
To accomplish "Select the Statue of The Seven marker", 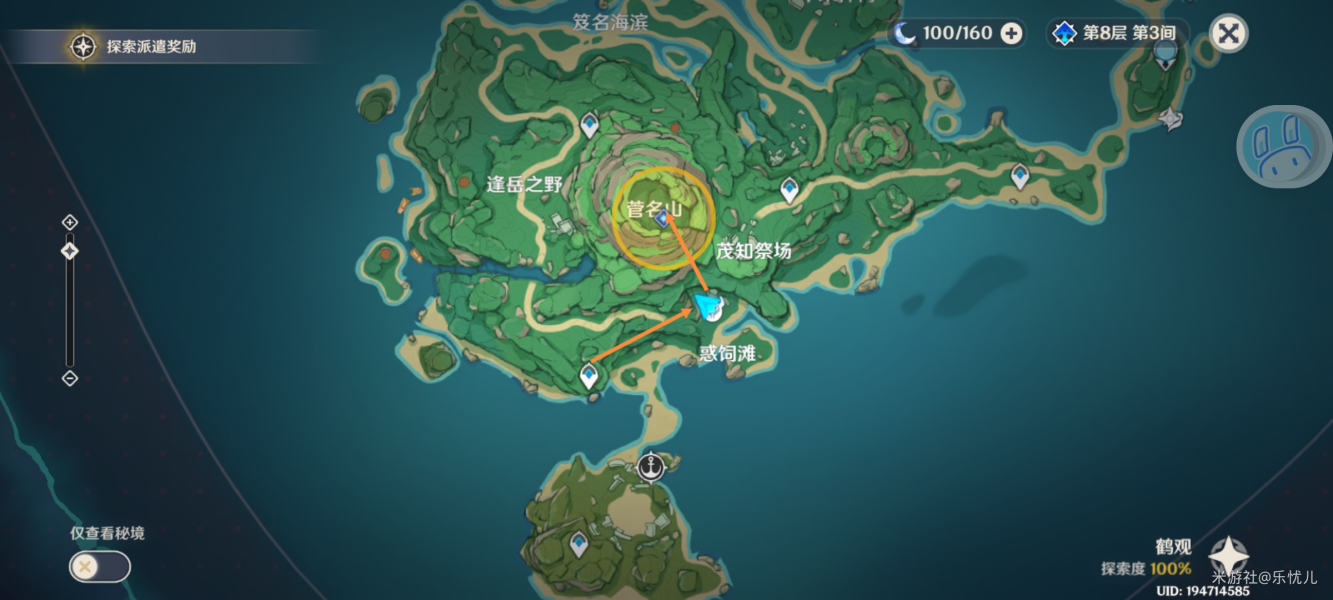I will click(x=1171, y=120).
